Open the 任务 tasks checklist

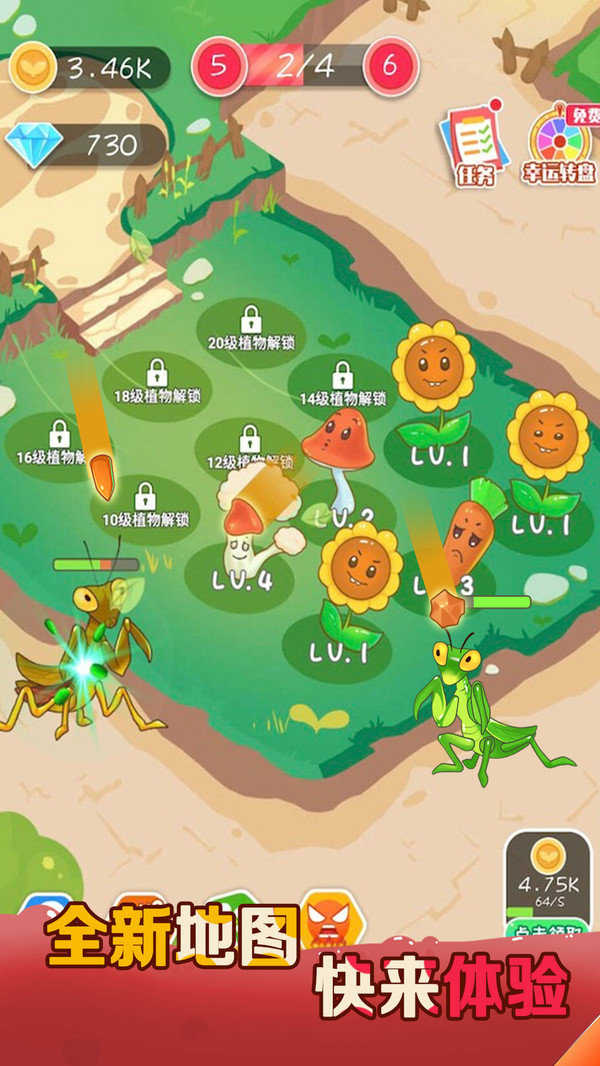click(474, 145)
